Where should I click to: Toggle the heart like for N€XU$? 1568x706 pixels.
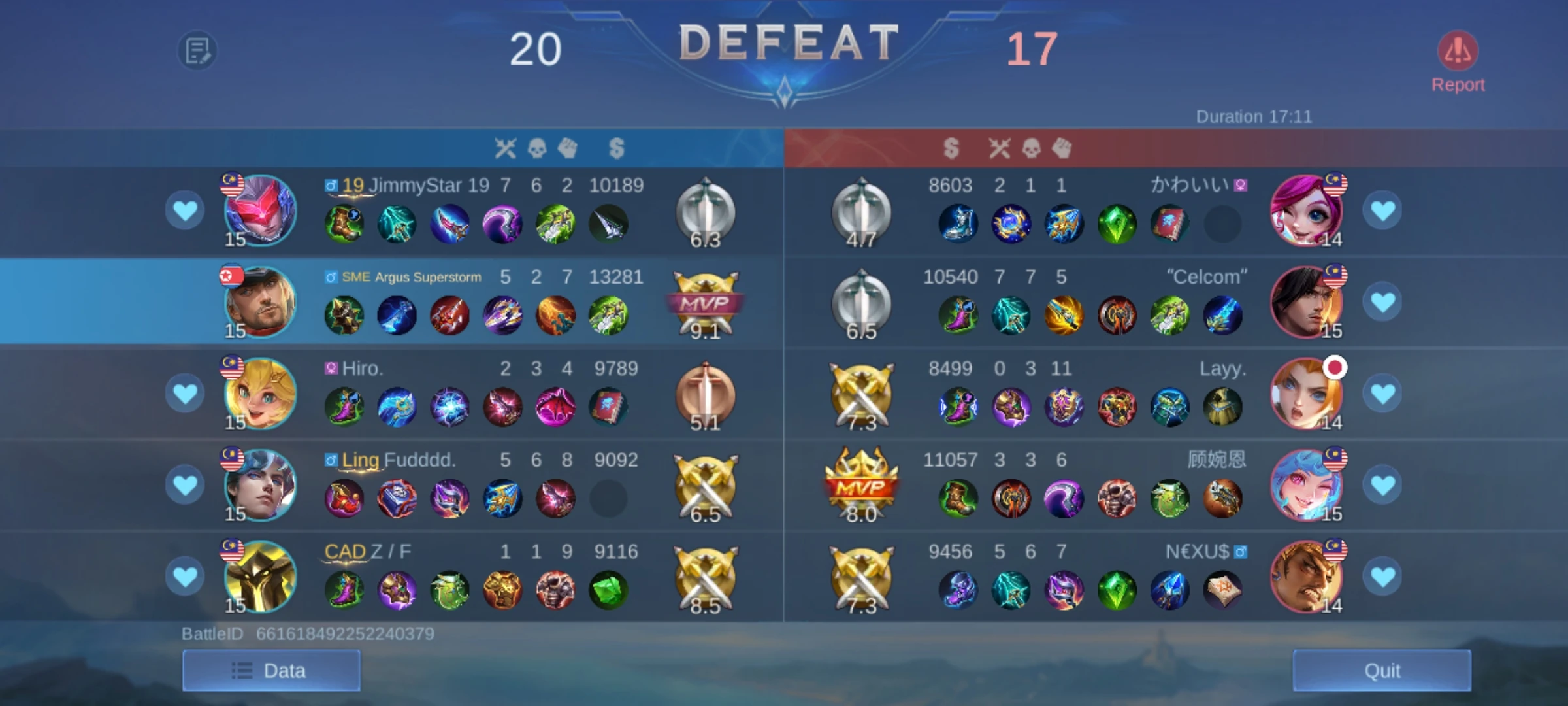click(x=1384, y=577)
